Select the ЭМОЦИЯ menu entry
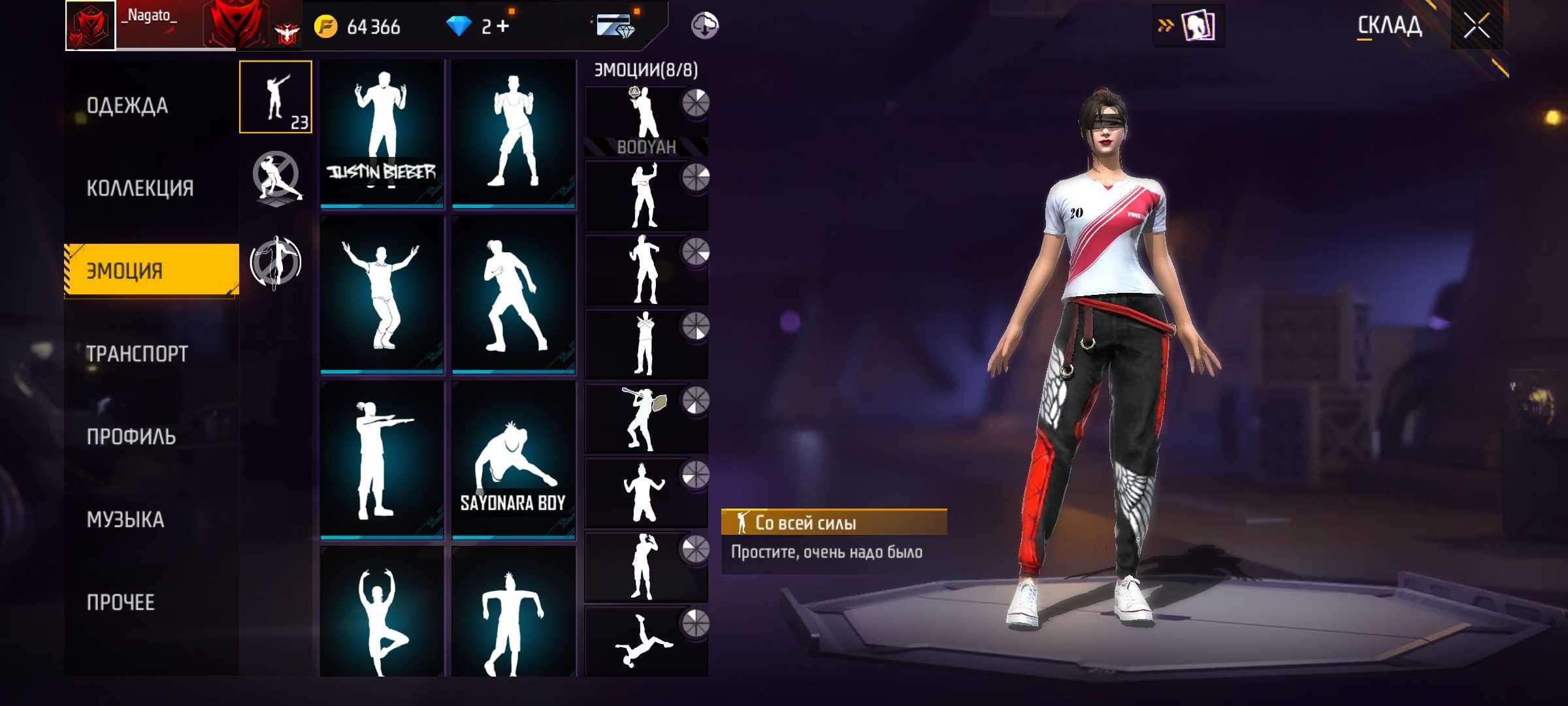1568x706 pixels. coord(152,271)
